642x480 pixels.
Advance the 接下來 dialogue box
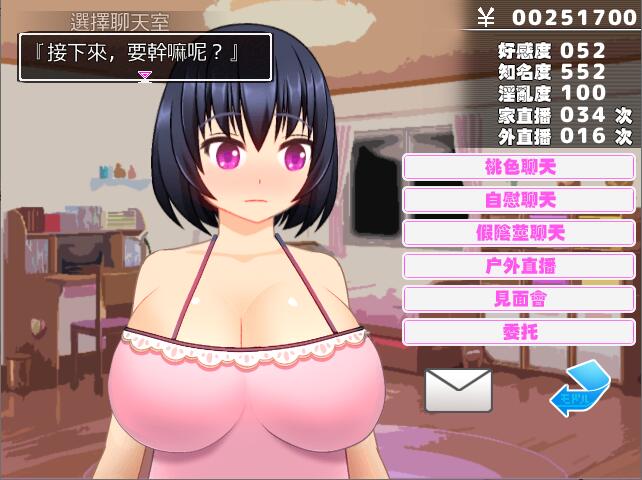[x=145, y=57]
